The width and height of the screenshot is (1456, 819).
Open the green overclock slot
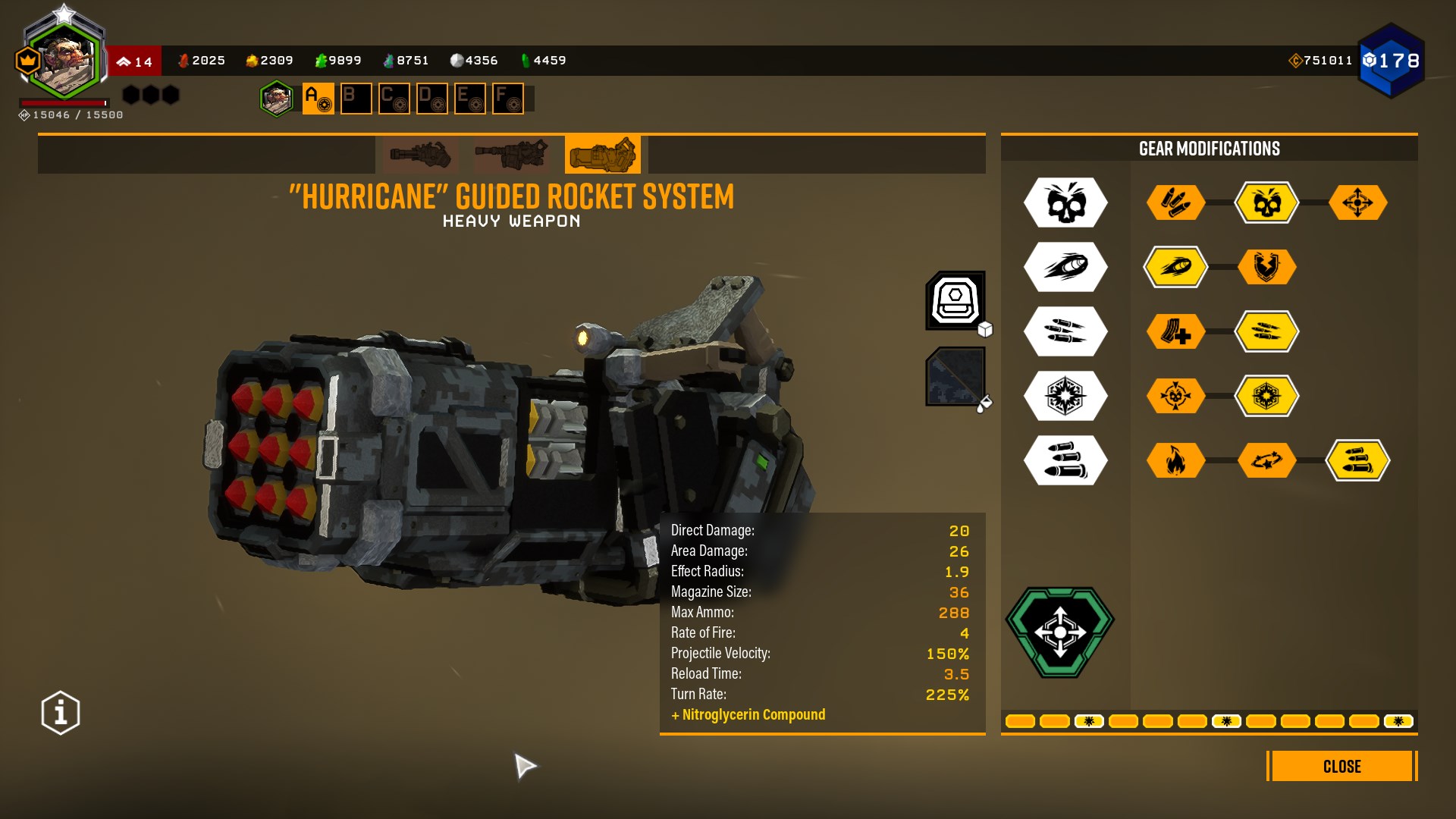pos(1060,632)
